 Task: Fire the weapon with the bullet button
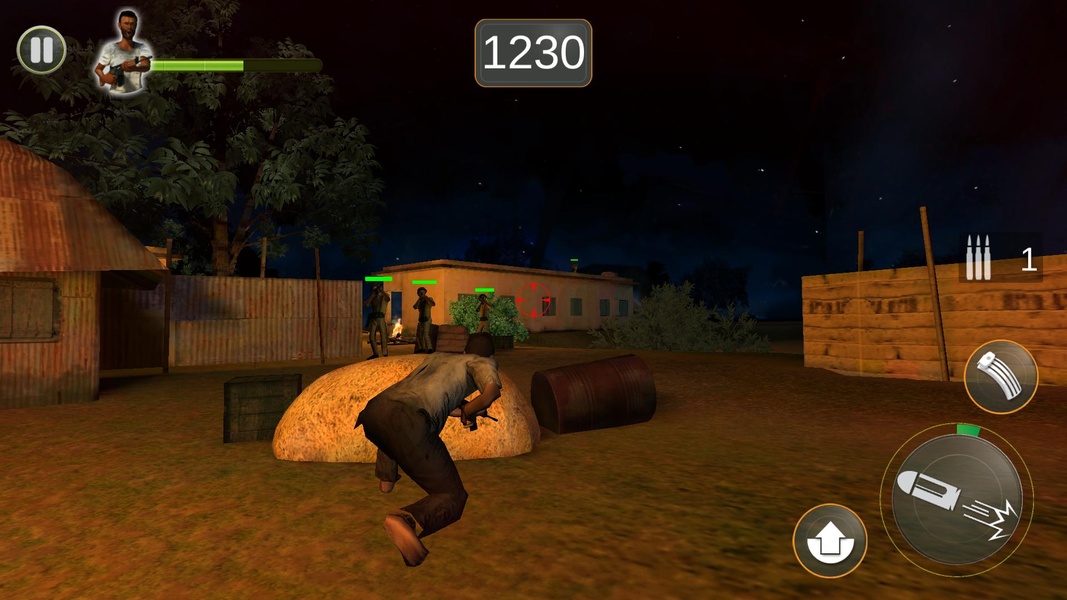tap(956, 499)
